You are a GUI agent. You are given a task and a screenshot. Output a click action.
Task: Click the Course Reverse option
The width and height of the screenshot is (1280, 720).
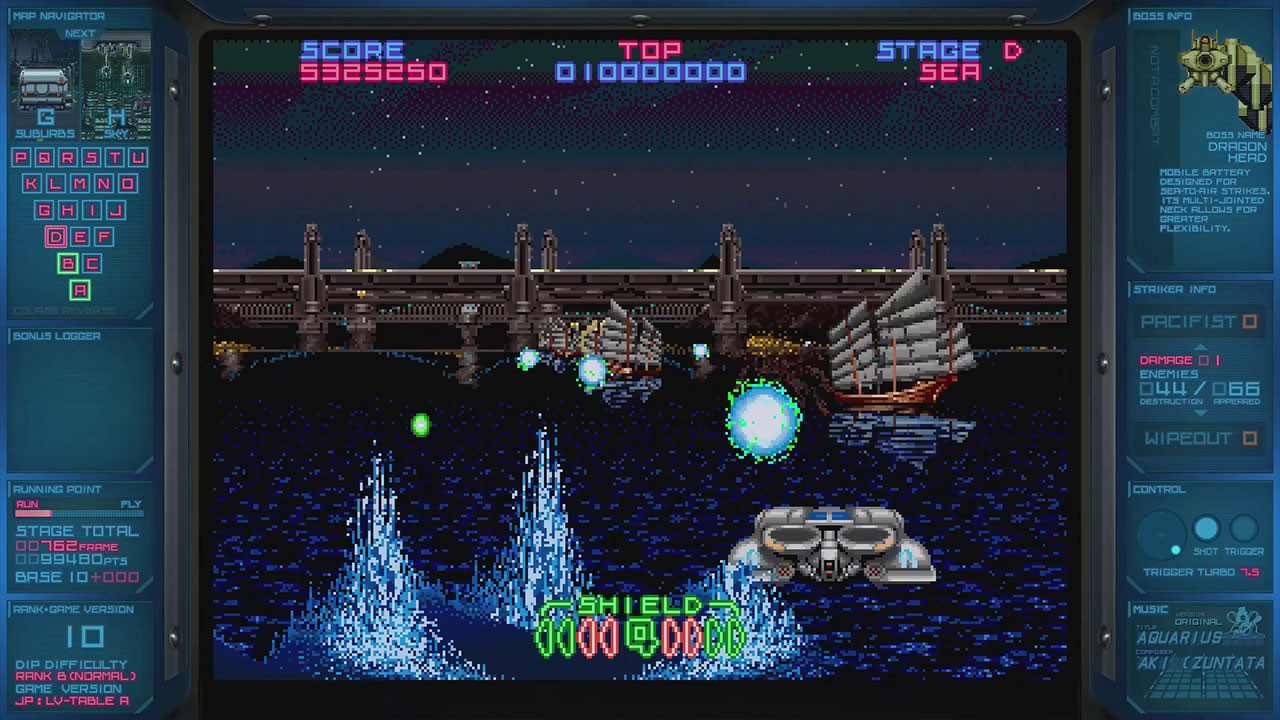pyautogui.click(x=64, y=307)
